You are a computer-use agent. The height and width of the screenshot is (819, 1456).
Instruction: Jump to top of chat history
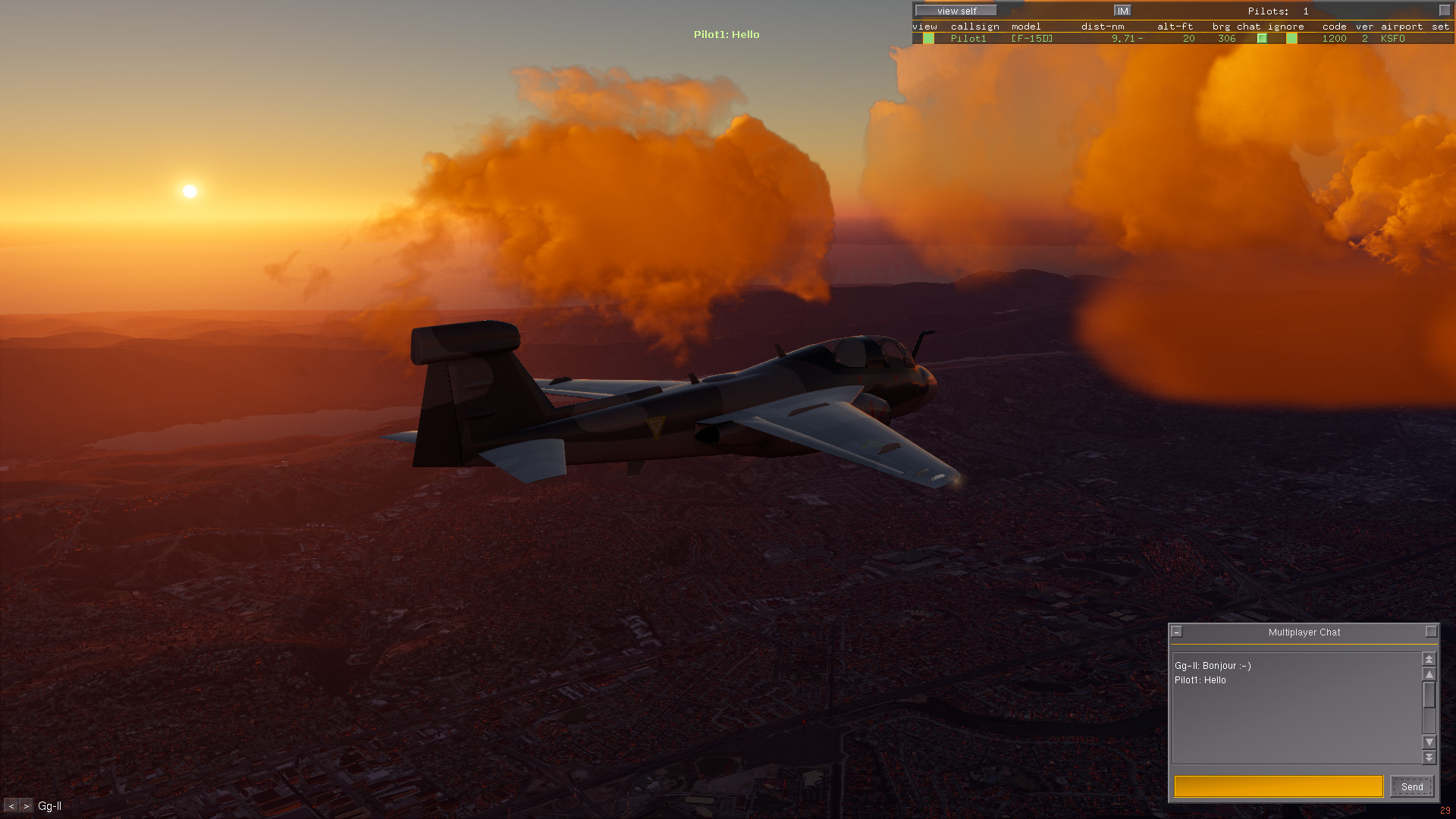(x=1429, y=659)
